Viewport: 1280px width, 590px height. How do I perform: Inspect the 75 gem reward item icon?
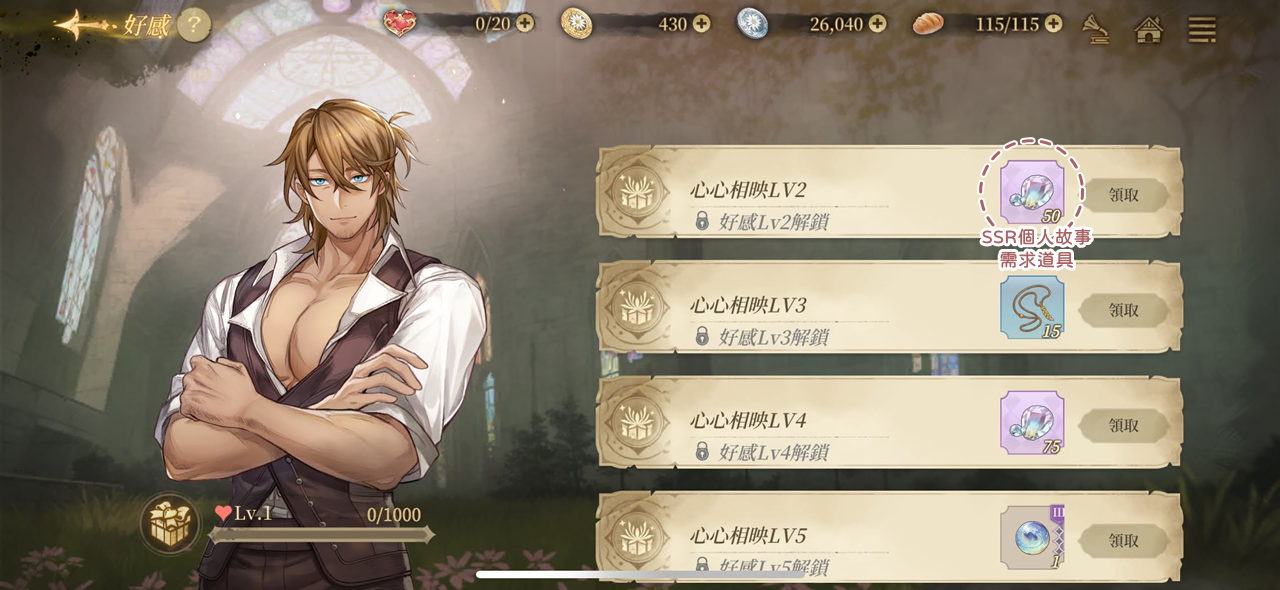(x=1032, y=422)
